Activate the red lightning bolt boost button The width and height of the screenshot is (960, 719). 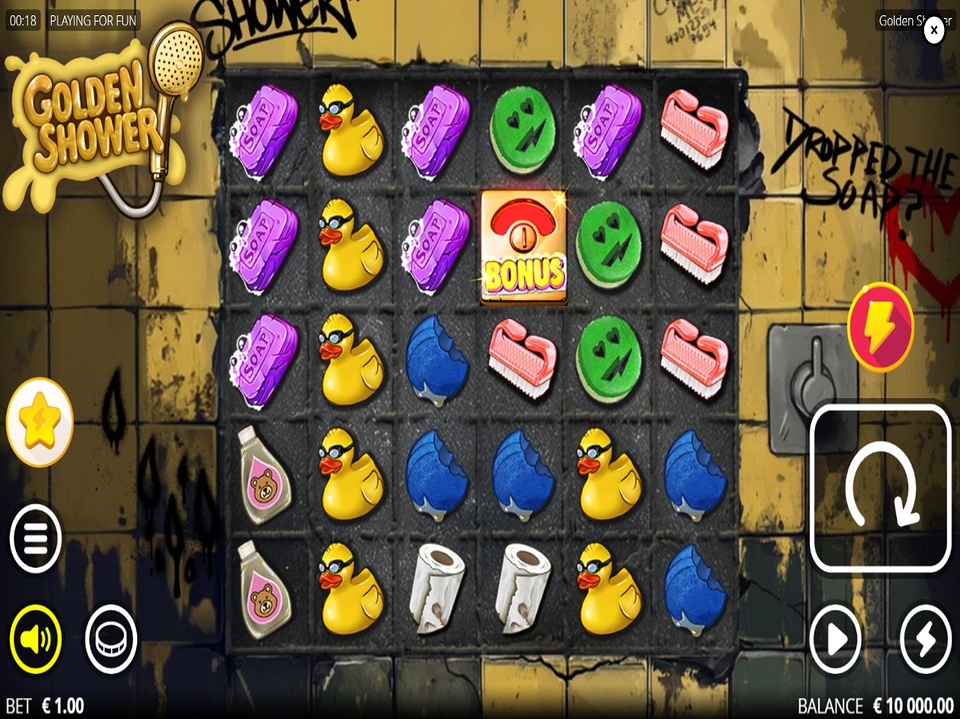click(x=880, y=327)
